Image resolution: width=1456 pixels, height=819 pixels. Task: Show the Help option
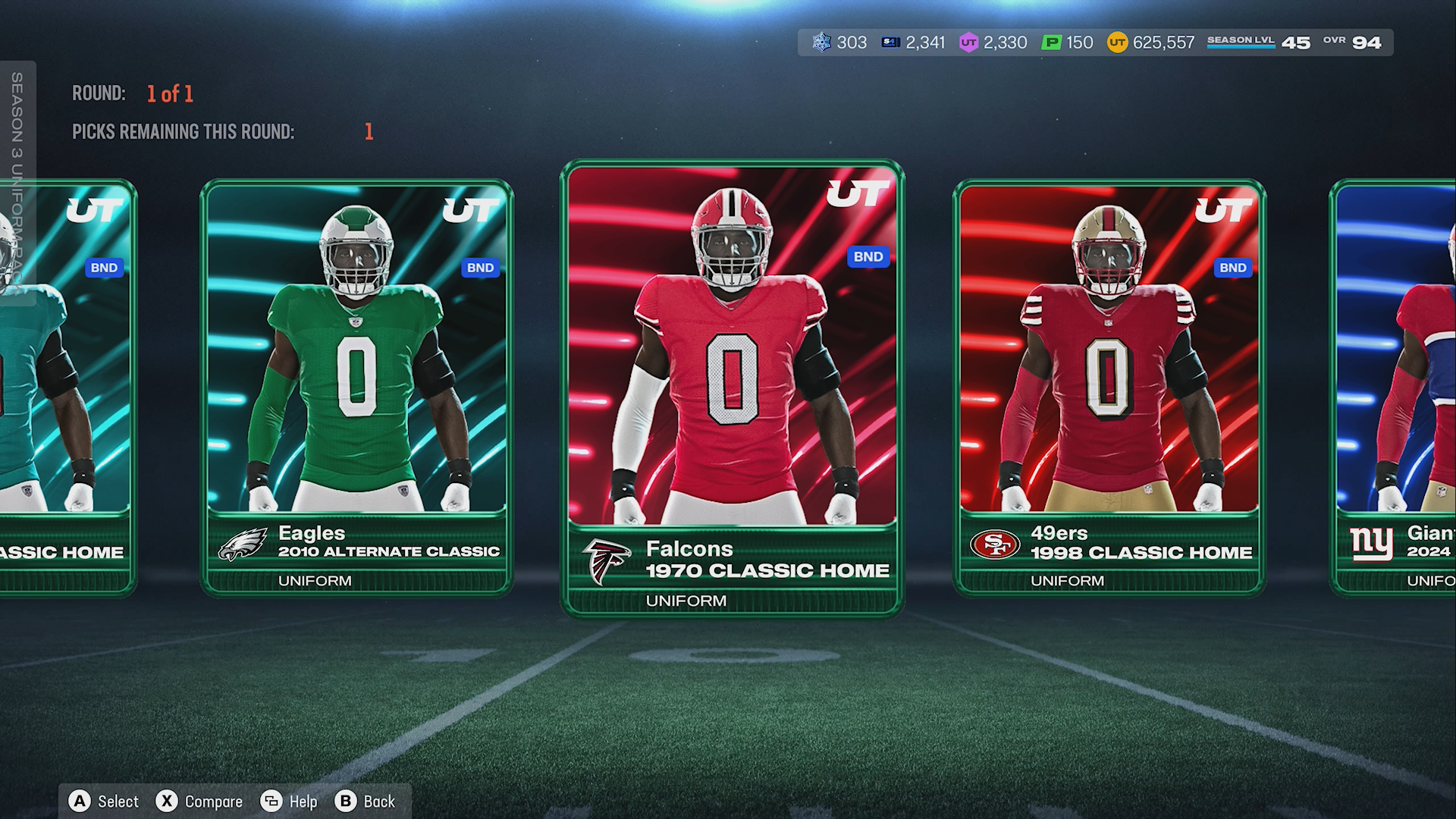[289, 802]
